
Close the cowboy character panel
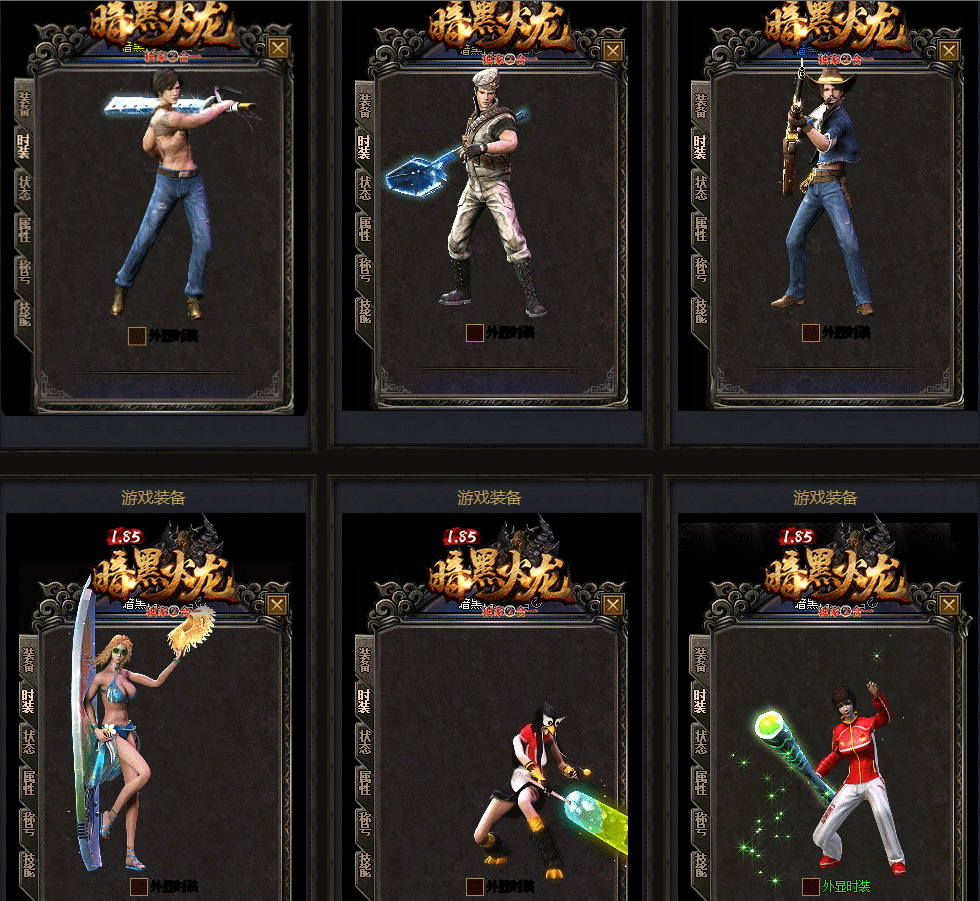coord(950,48)
